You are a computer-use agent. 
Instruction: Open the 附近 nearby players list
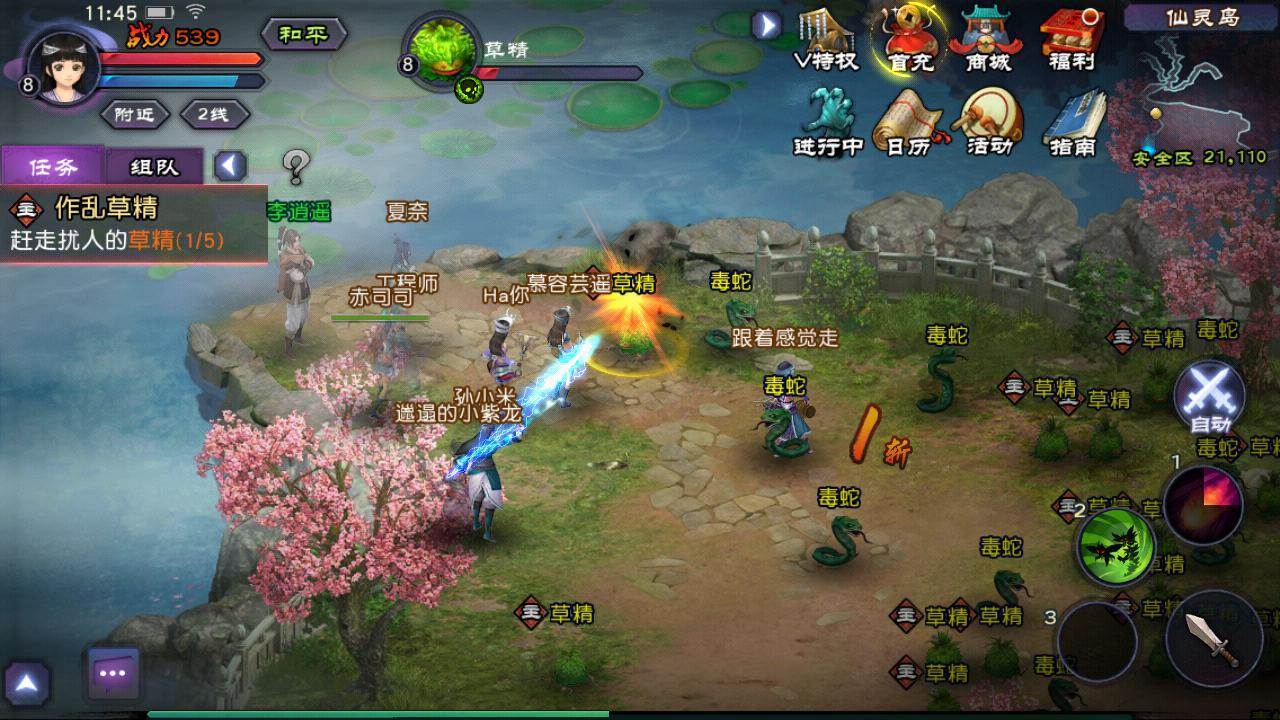pyautogui.click(x=134, y=114)
